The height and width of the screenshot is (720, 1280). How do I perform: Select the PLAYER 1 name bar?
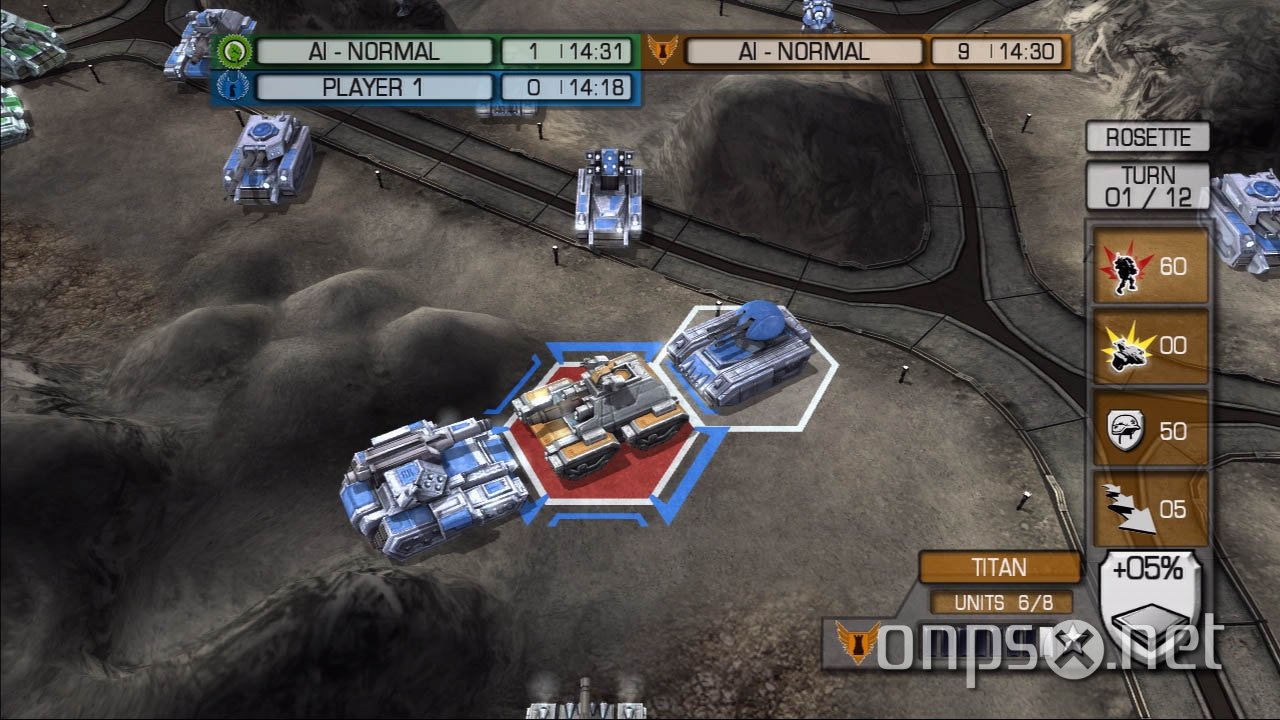tap(375, 87)
